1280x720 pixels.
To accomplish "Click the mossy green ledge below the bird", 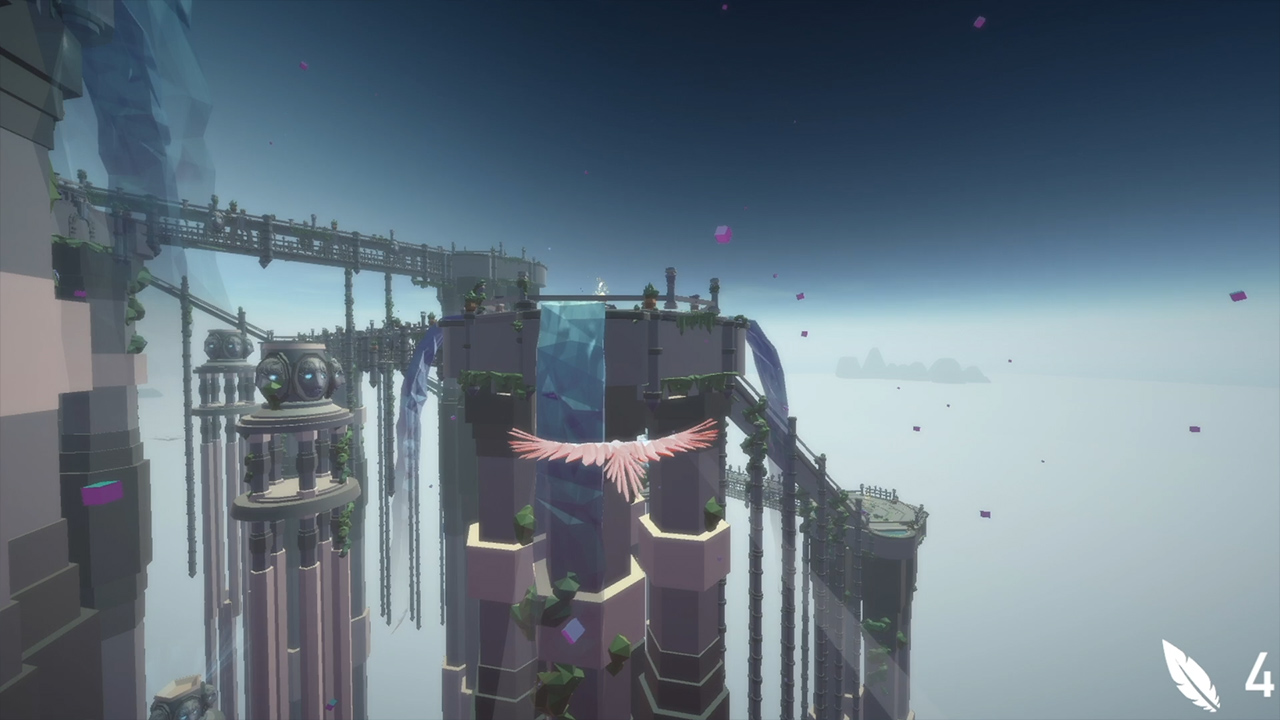I will point(525,525).
